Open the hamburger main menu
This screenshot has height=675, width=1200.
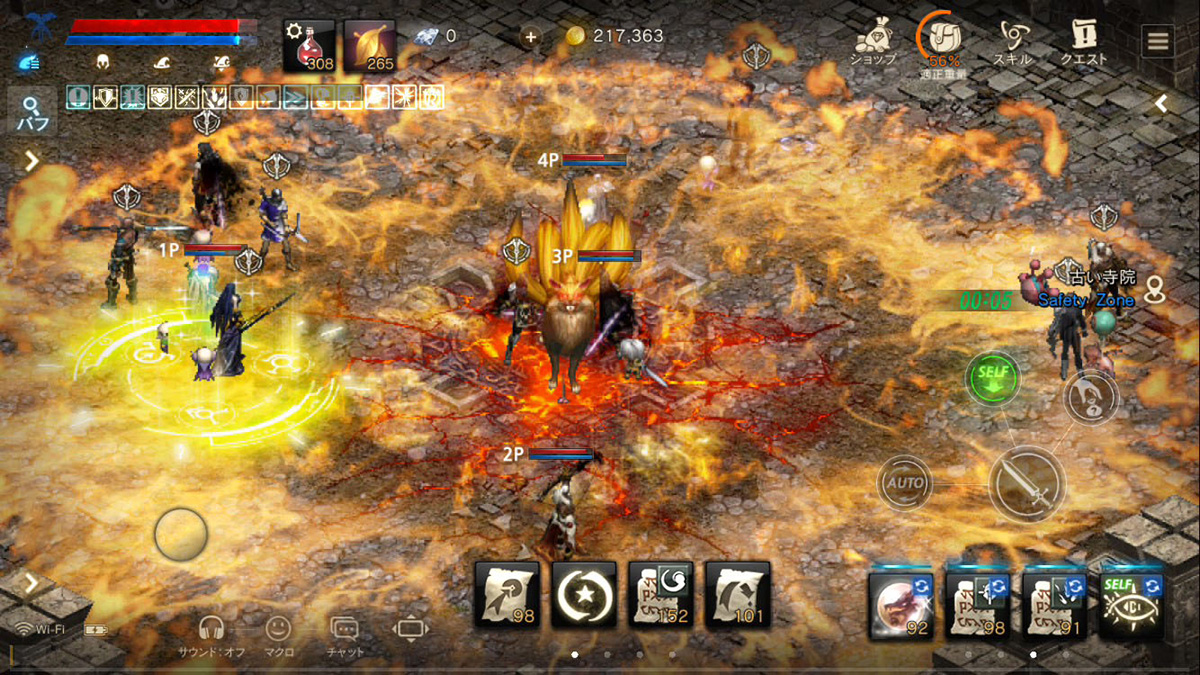(1158, 41)
